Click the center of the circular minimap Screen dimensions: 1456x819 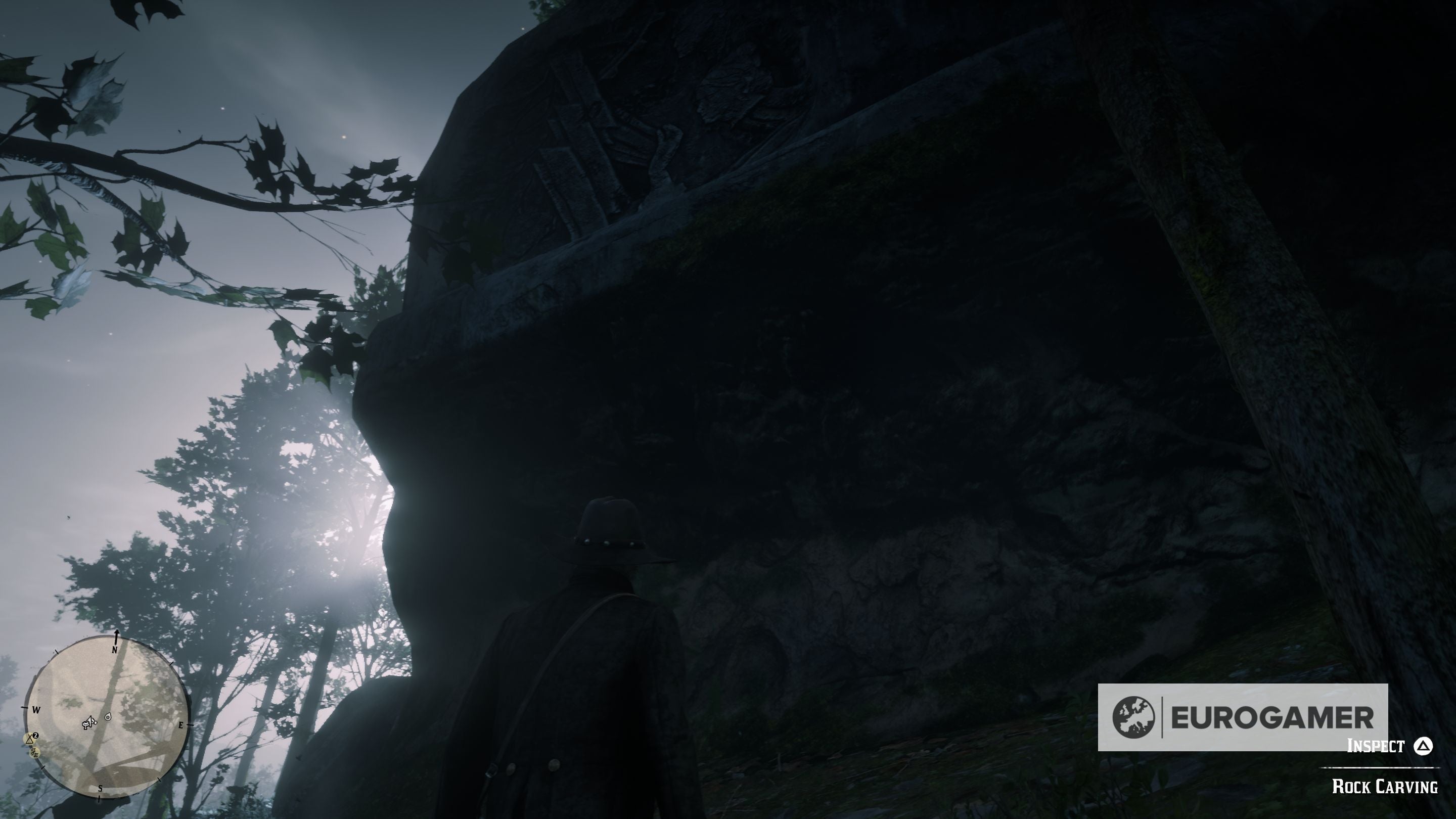click(105, 722)
